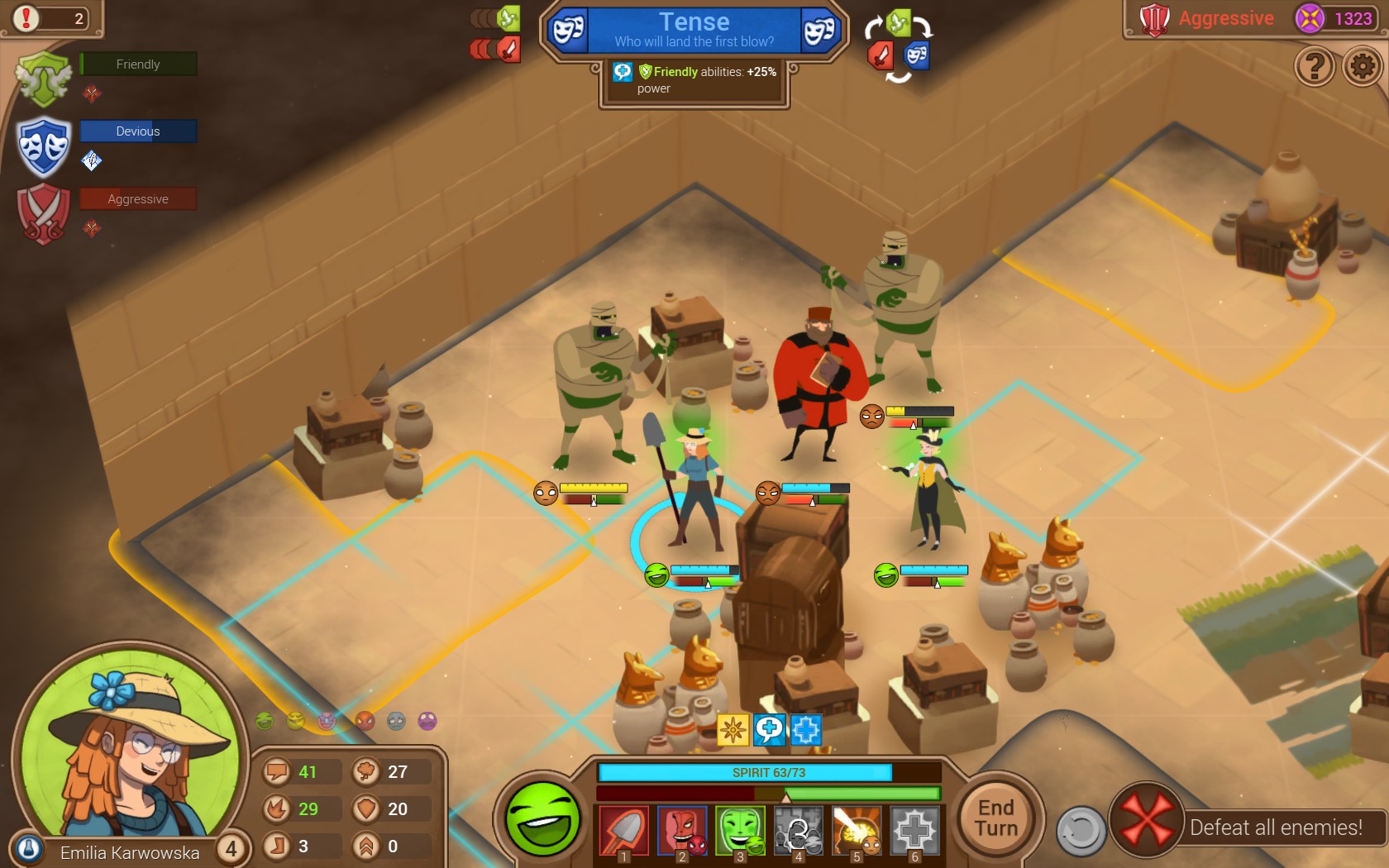The image size is (1389, 868).
Task: Select the Devious label bar in left panel
Action: coord(137,131)
